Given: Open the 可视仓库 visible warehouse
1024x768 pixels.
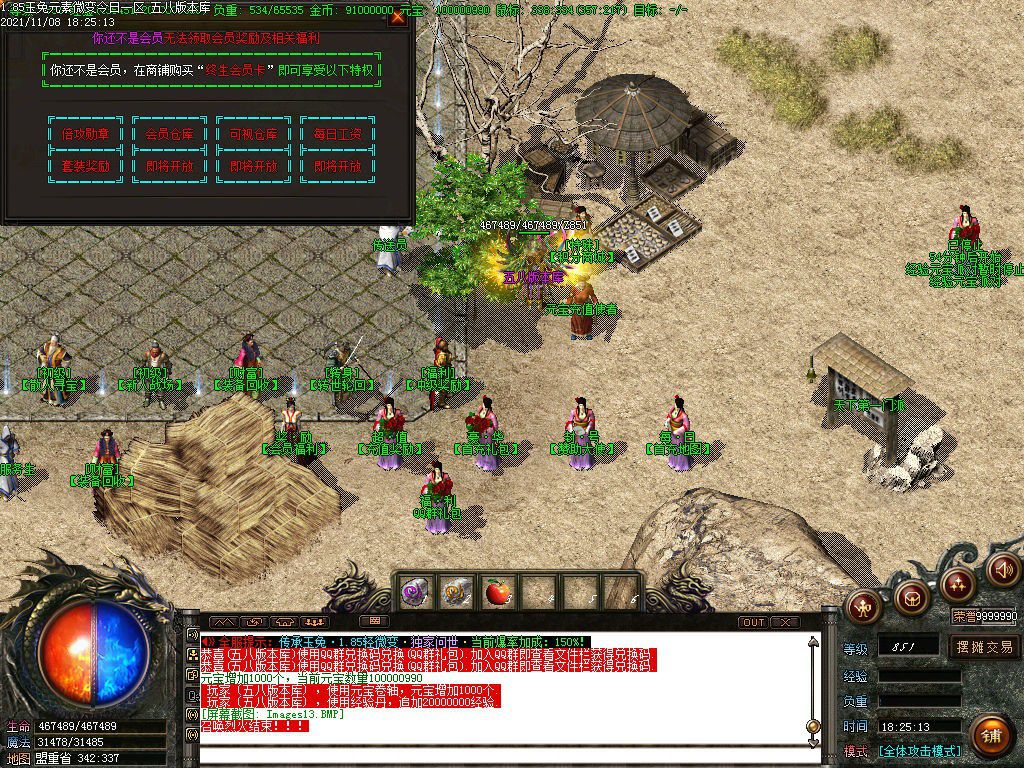Looking at the screenshot, I should pos(253,134).
